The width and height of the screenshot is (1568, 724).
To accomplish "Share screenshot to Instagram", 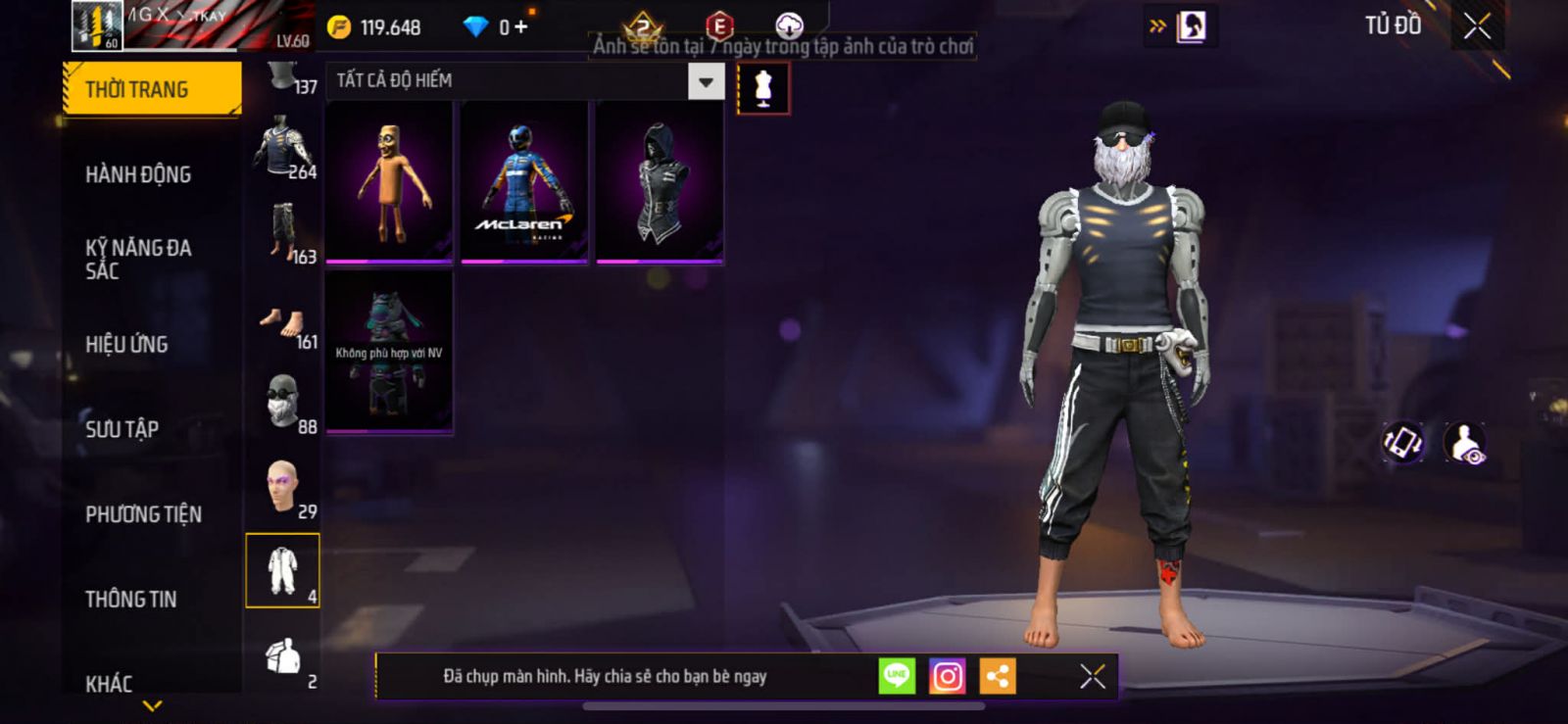I will tap(947, 676).
